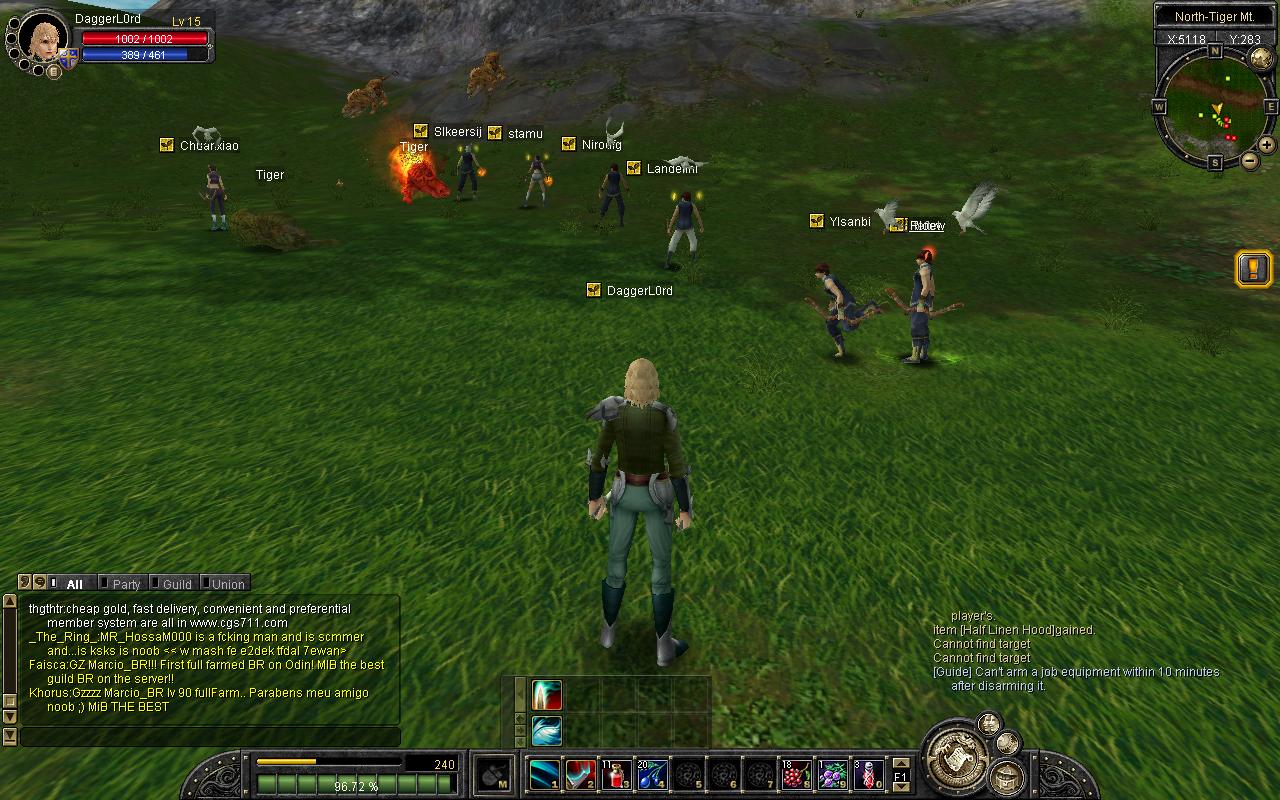Click the chat message input field
Screen dimensions: 1280x800
point(210,737)
